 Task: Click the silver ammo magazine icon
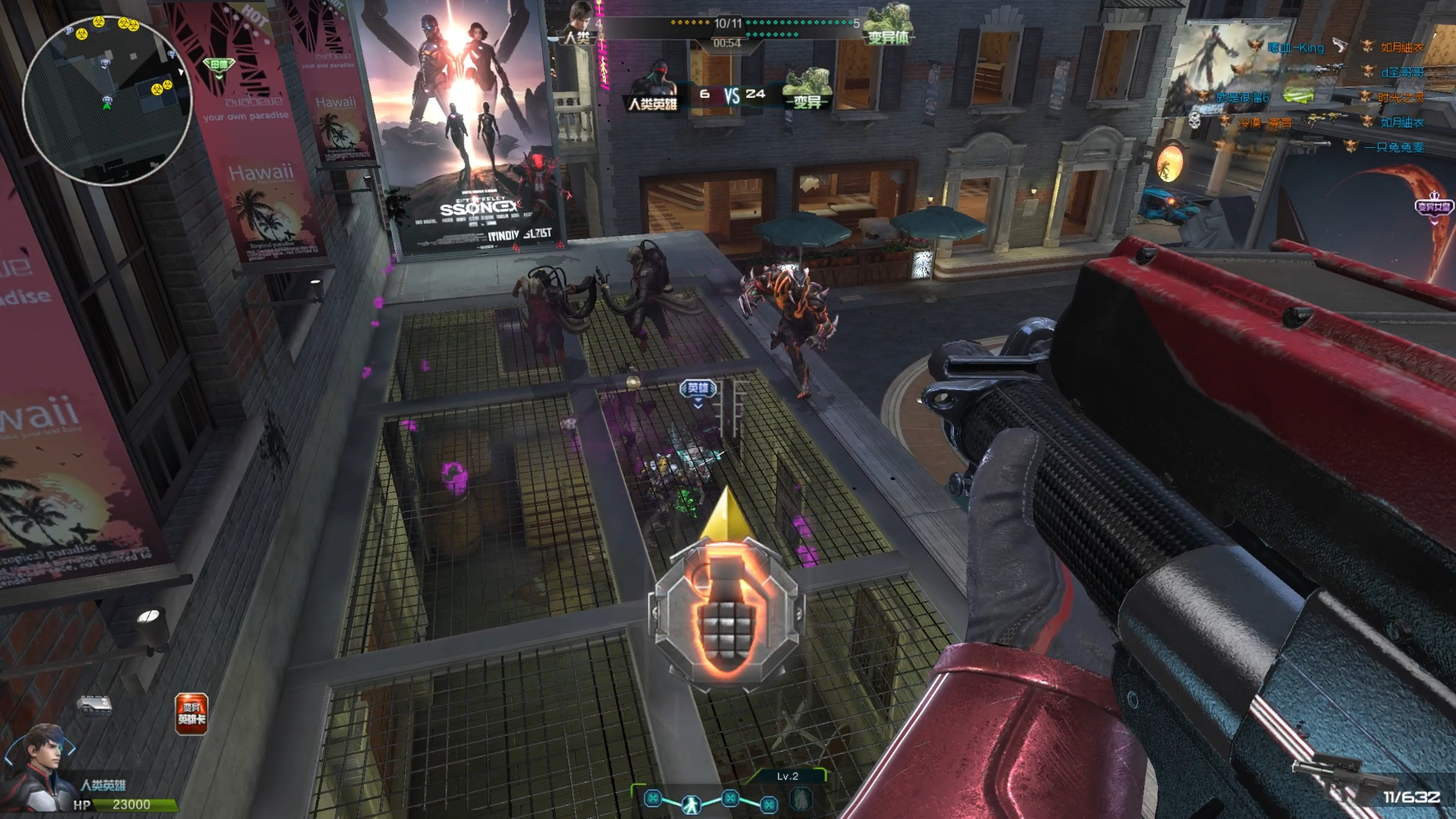pyautogui.click(x=95, y=705)
